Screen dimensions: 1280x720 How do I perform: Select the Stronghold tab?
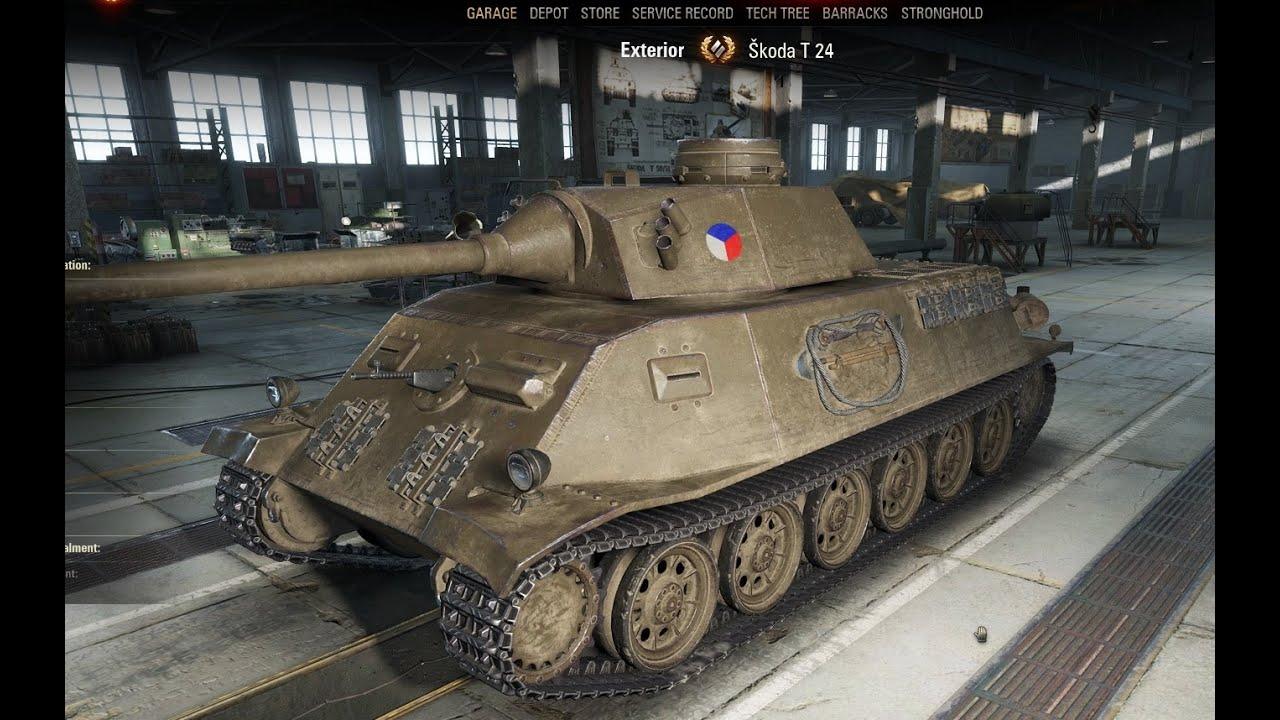942,13
